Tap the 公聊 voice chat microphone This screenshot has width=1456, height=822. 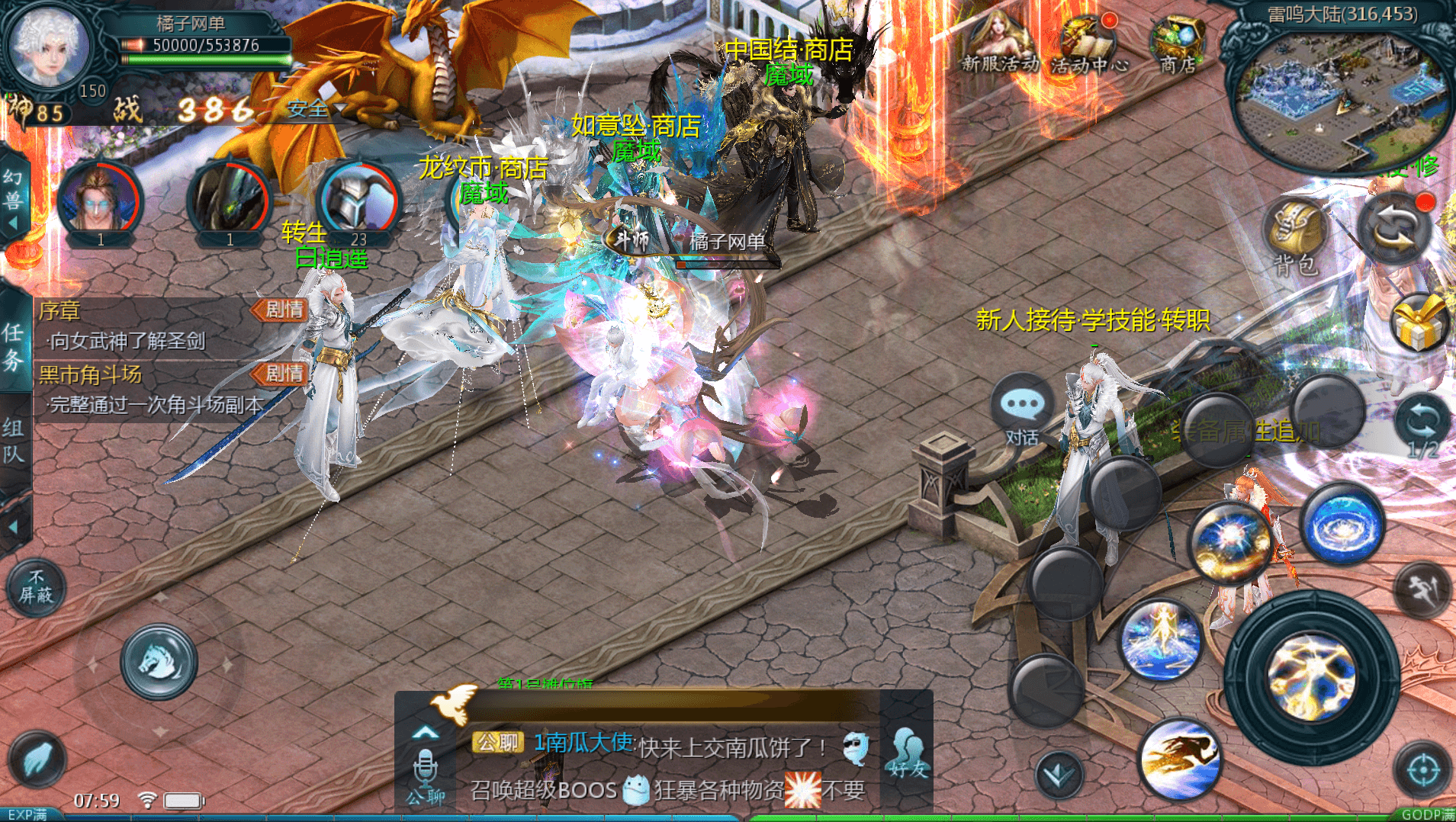(x=425, y=775)
